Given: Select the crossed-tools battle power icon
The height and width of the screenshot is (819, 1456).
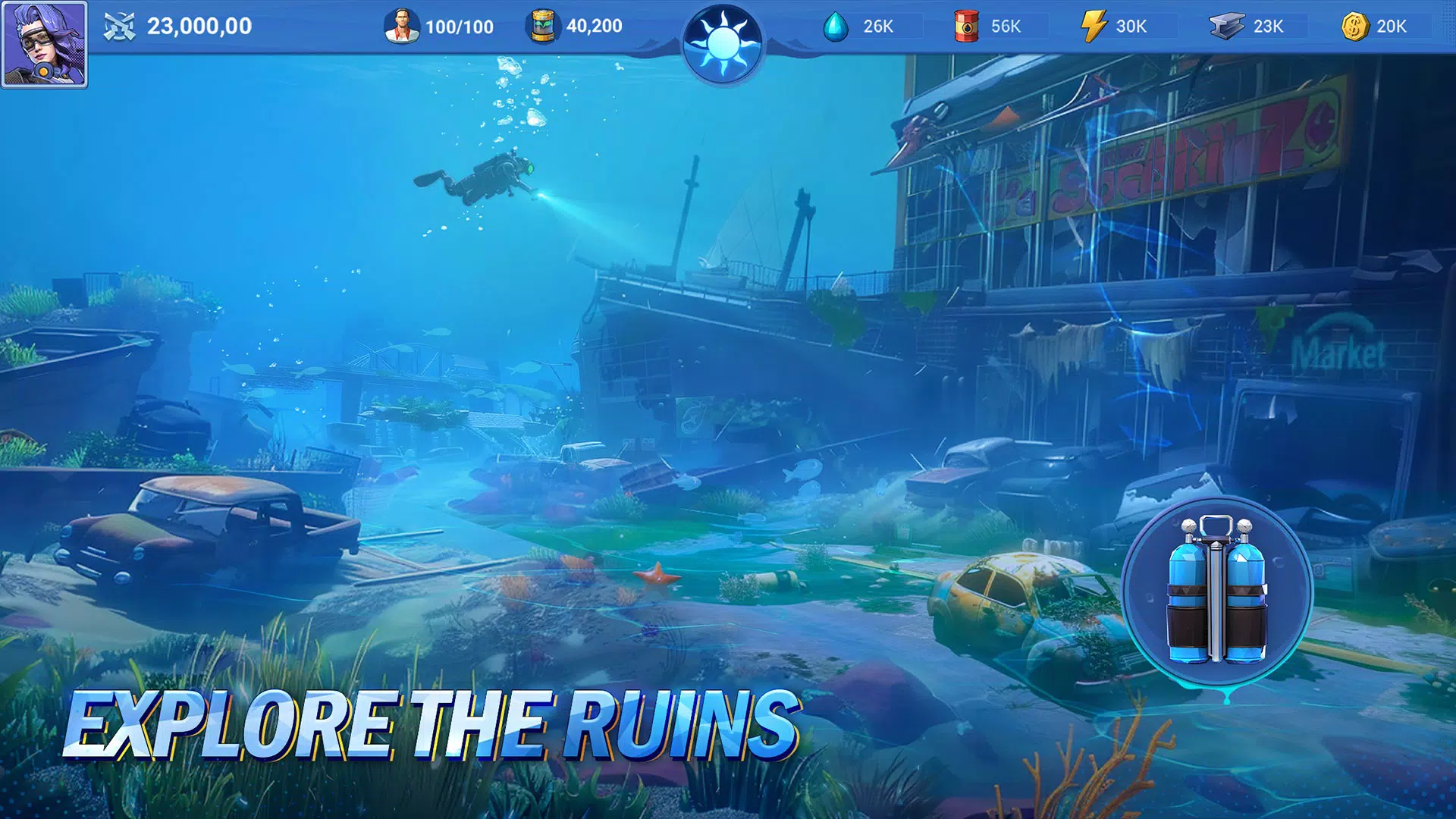Looking at the screenshot, I should pyautogui.click(x=119, y=25).
